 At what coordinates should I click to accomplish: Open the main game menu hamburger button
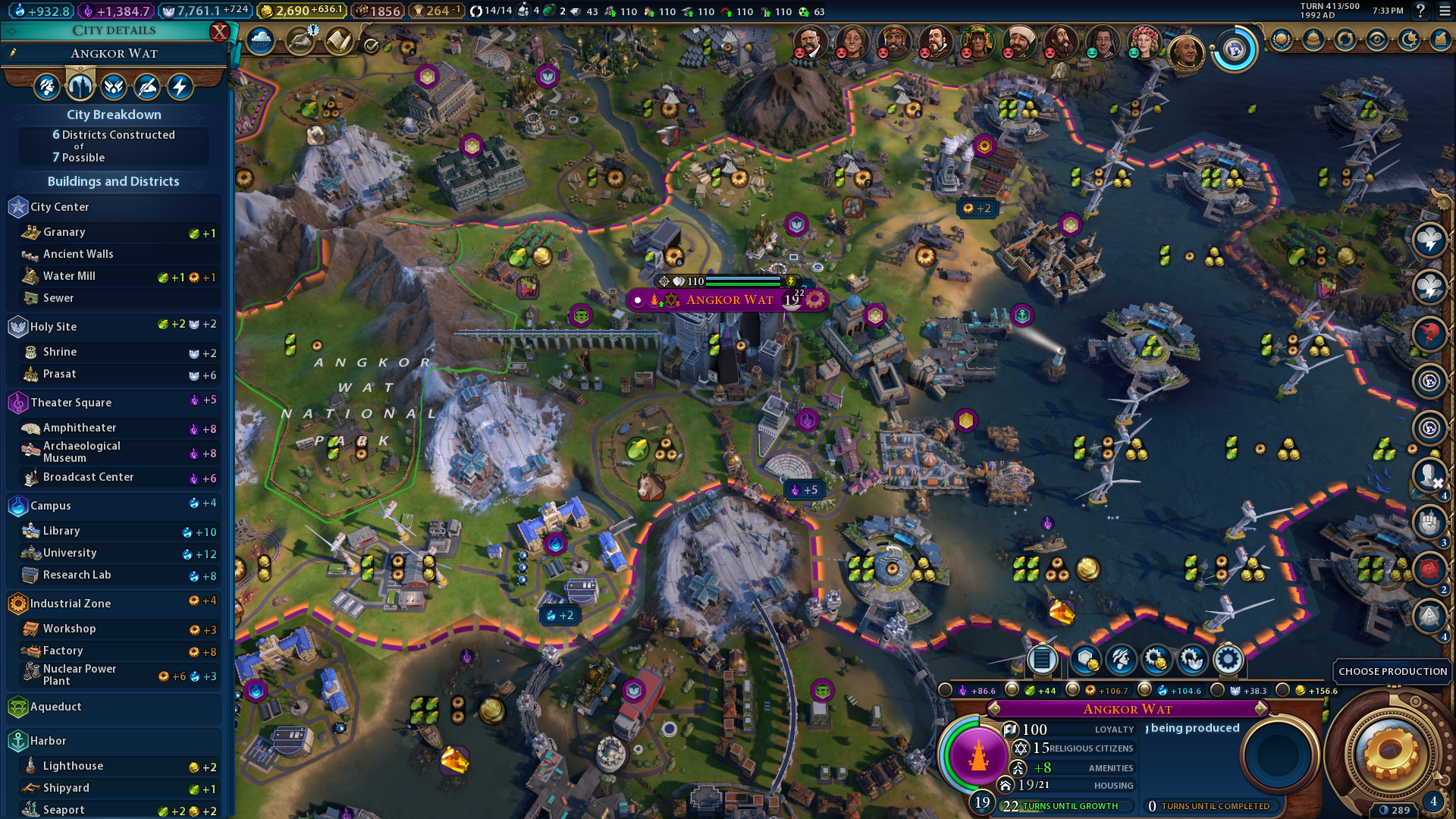tap(1445, 11)
